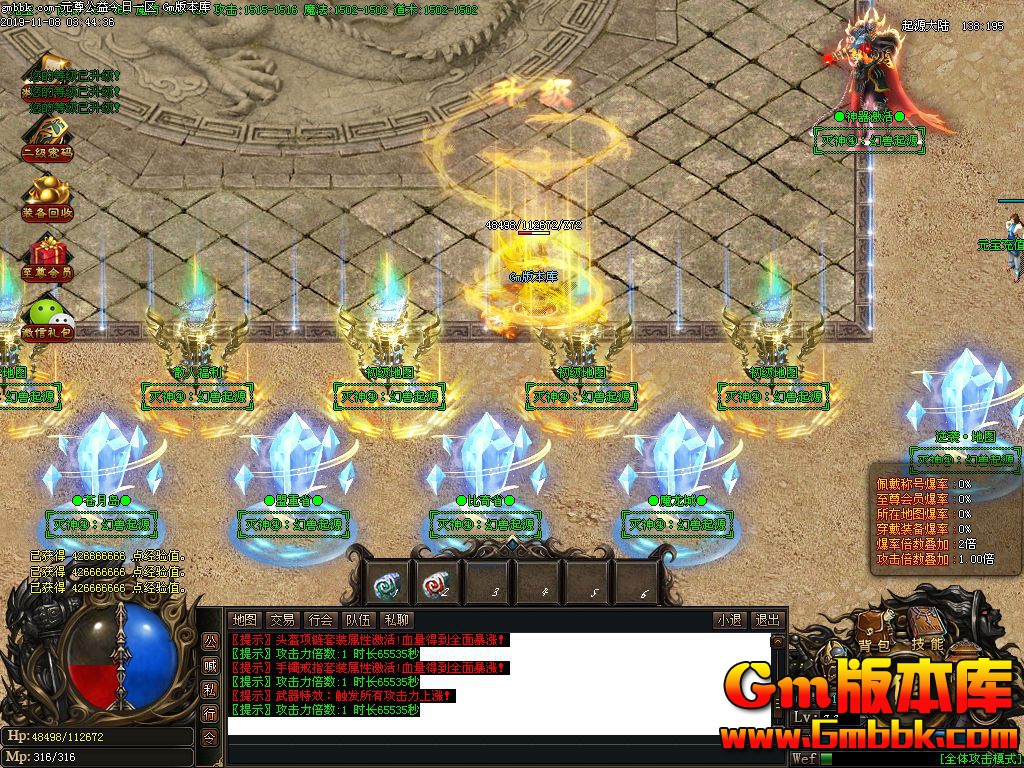Open the 微信礼包 WeChat gift icon
This screenshot has height=768, width=1024.
[x=47, y=317]
